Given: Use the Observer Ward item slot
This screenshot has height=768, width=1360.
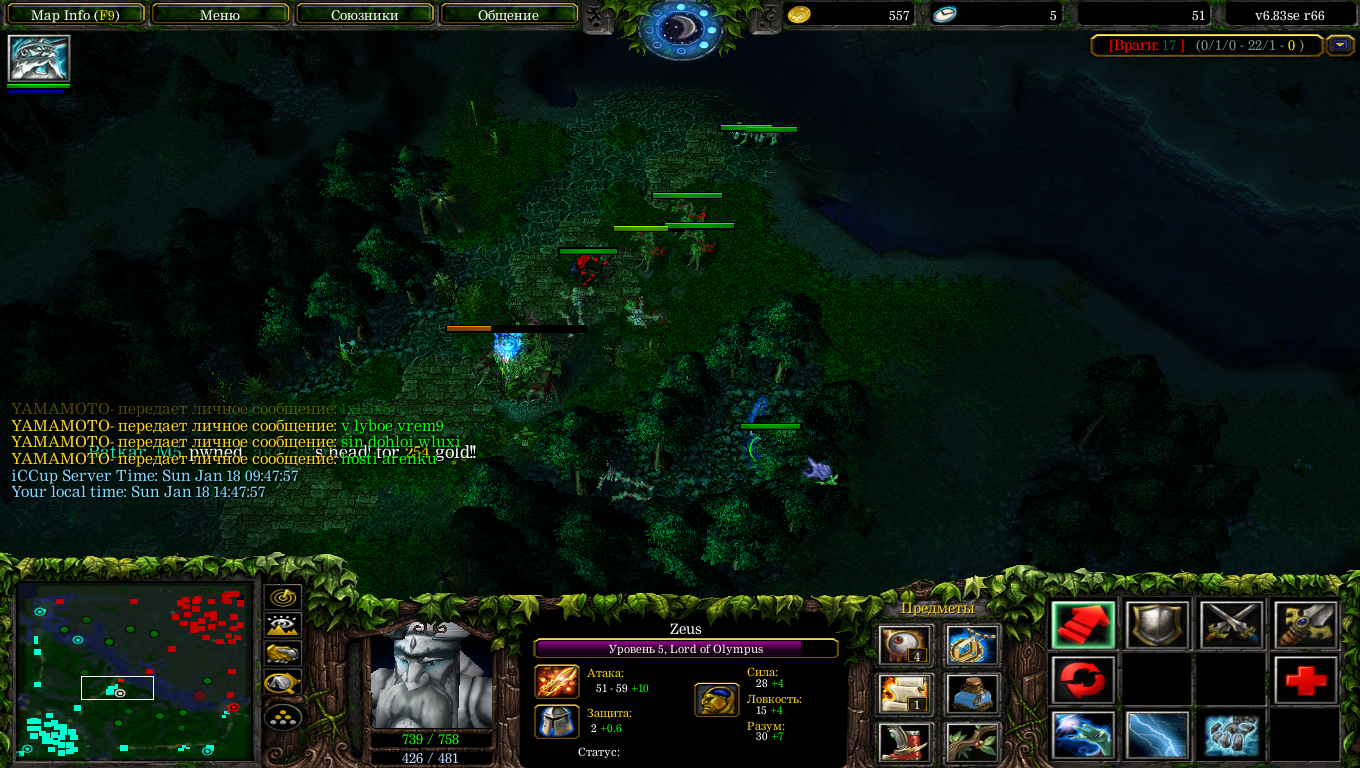Looking at the screenshot, I should 906,646.
